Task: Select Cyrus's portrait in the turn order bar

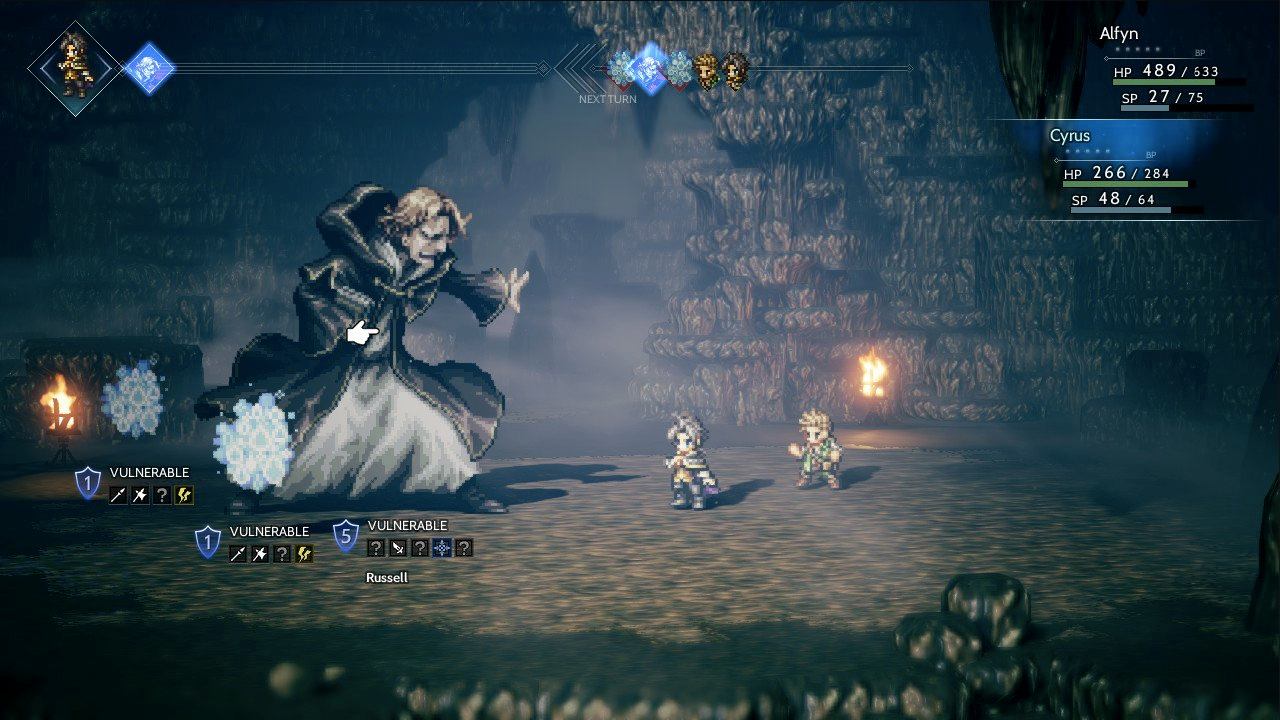Action: click(x=733, y=71)
